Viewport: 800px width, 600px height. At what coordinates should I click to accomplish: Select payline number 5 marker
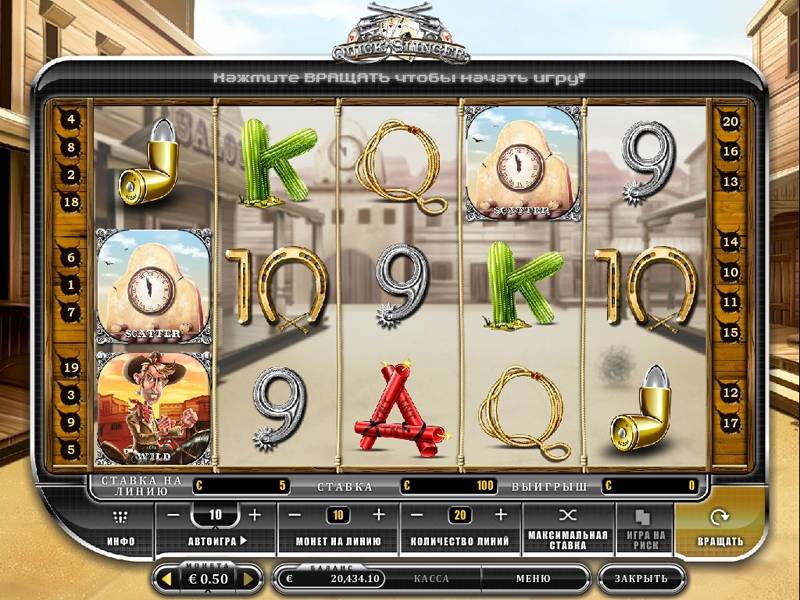[x=71, y=450]
